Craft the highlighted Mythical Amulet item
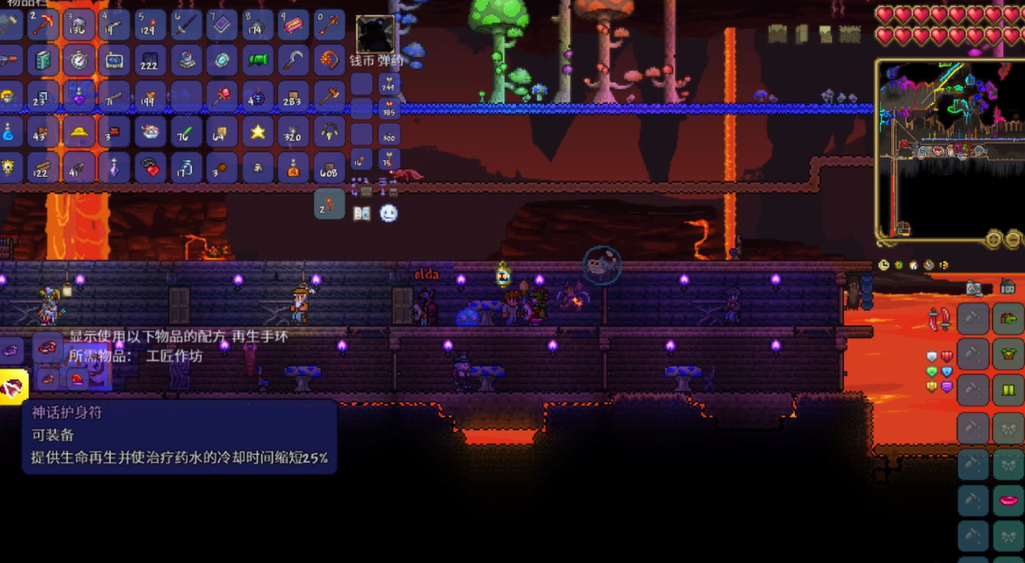The height and width of the screenshot is (563, 1025). pyautogui.click(x=13, y=385)
